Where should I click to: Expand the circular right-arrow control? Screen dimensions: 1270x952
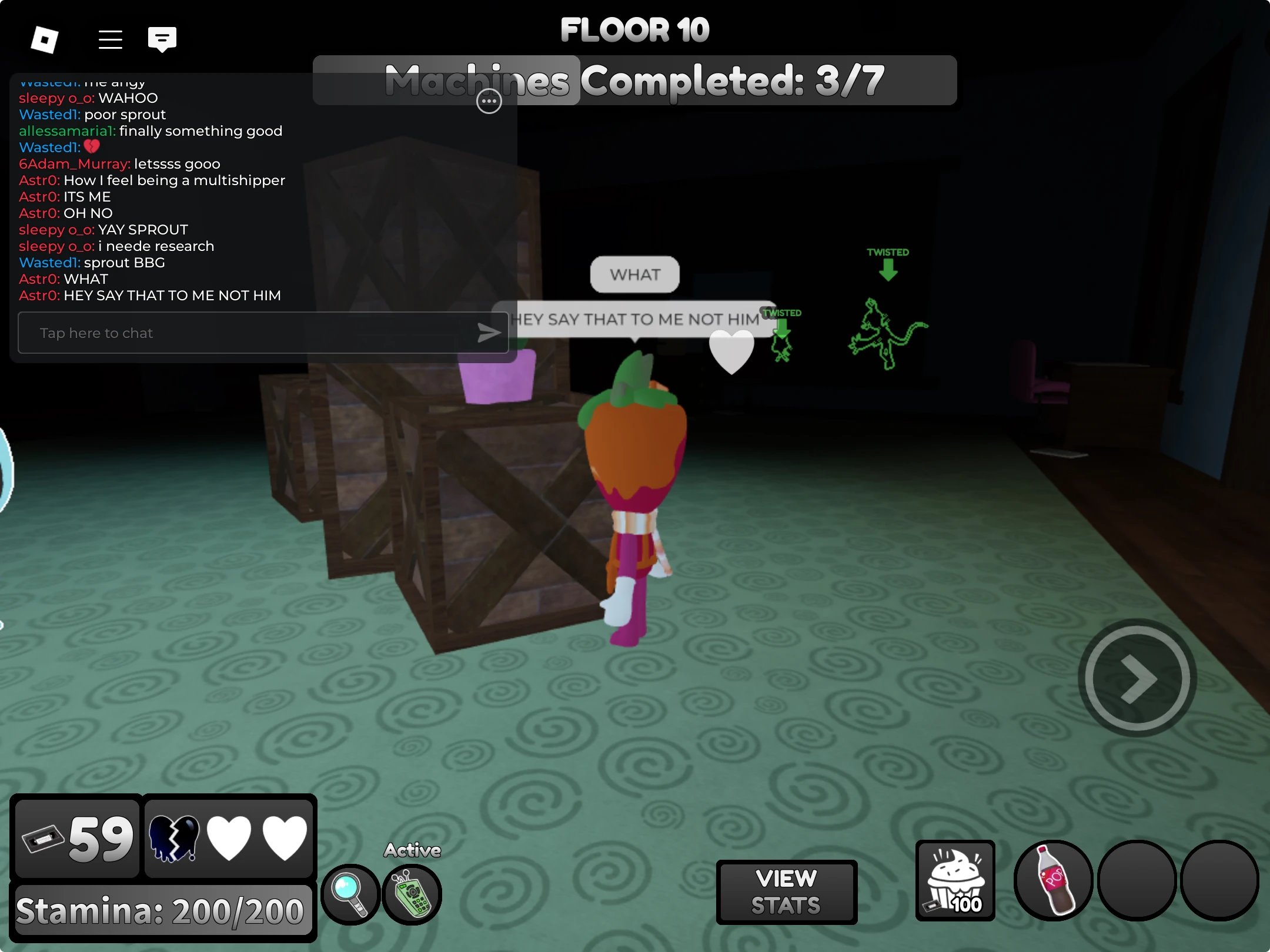pyautogui.click(x=1136, y=679)
